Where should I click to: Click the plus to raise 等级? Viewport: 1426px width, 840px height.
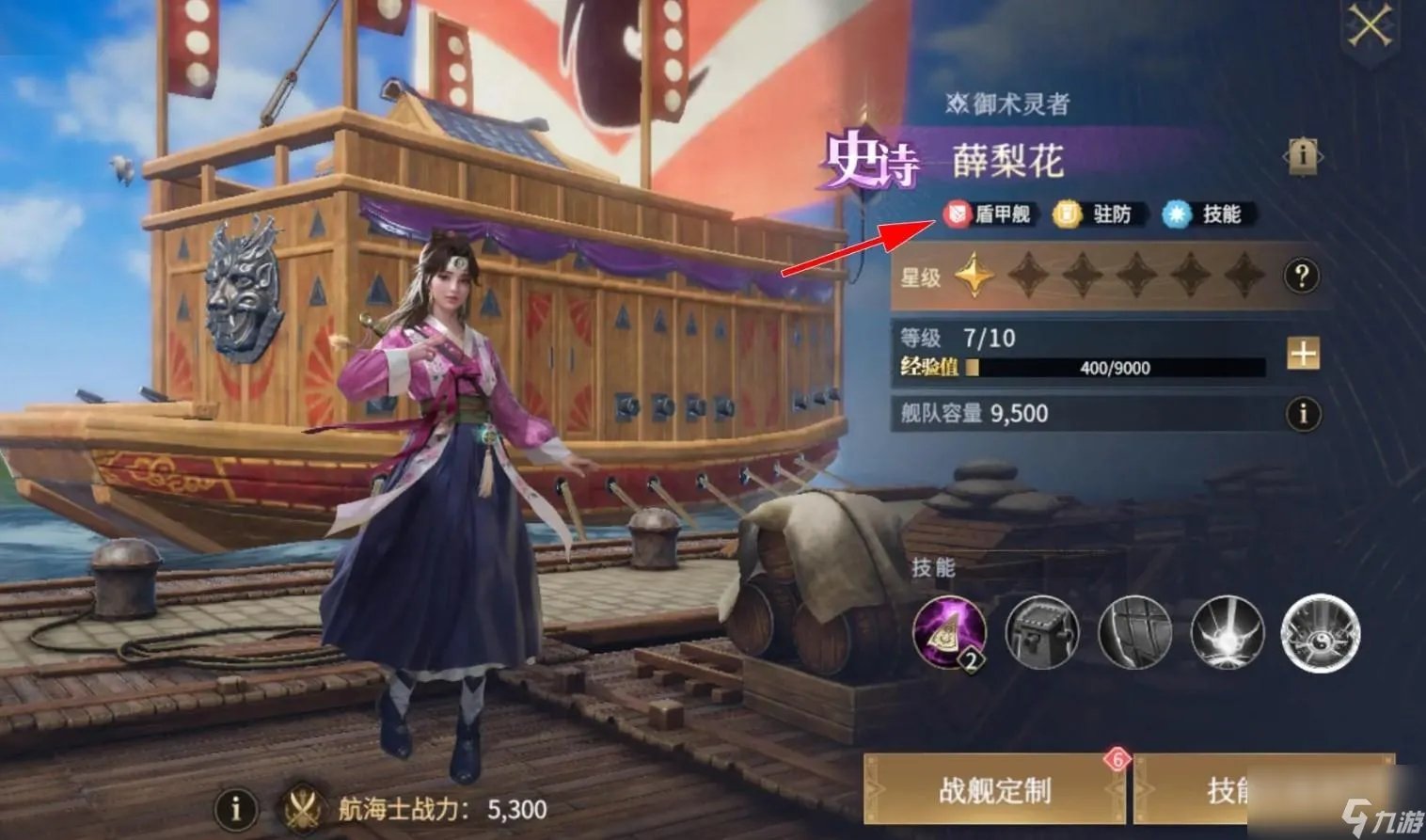(x=1303, y=351)
